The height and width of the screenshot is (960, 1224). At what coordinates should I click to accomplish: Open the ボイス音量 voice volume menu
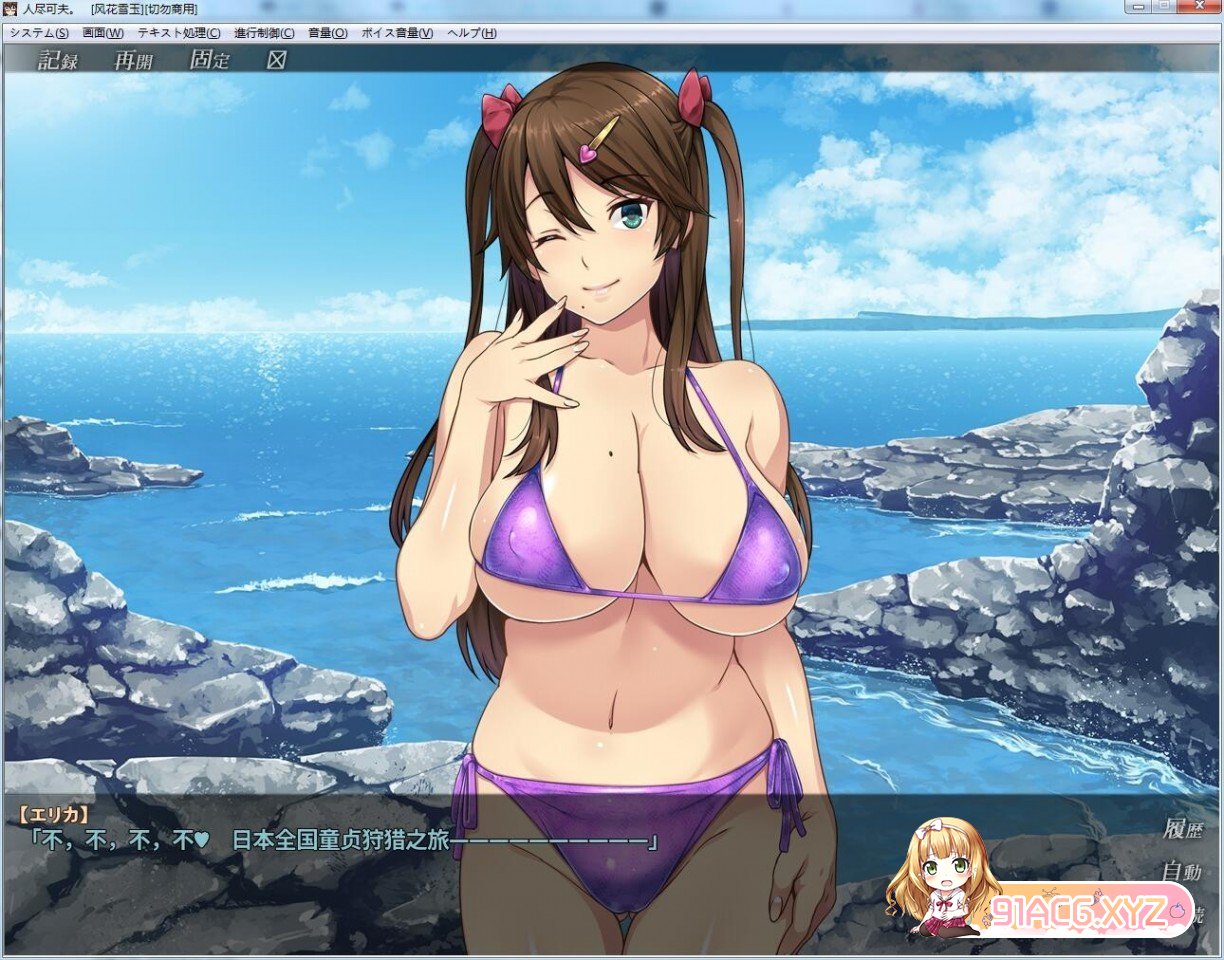[397, 33]
